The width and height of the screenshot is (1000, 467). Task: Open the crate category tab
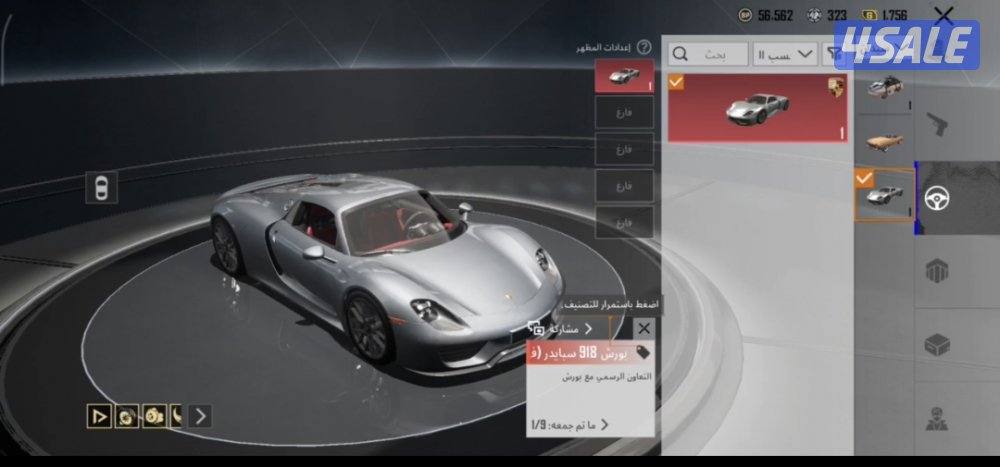[x=937, y=345]
